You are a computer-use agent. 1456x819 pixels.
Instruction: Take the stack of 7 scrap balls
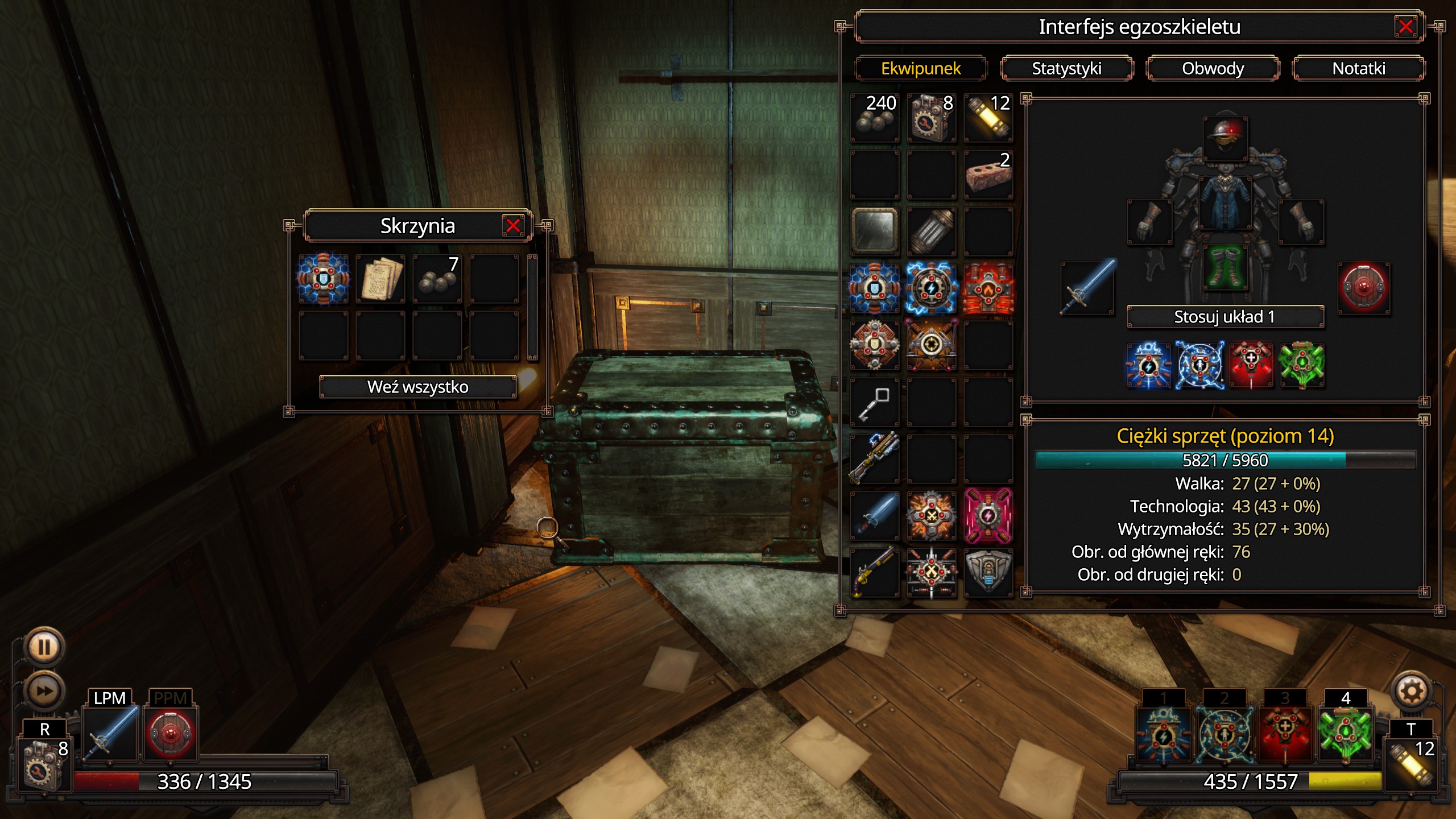point(437,279)
